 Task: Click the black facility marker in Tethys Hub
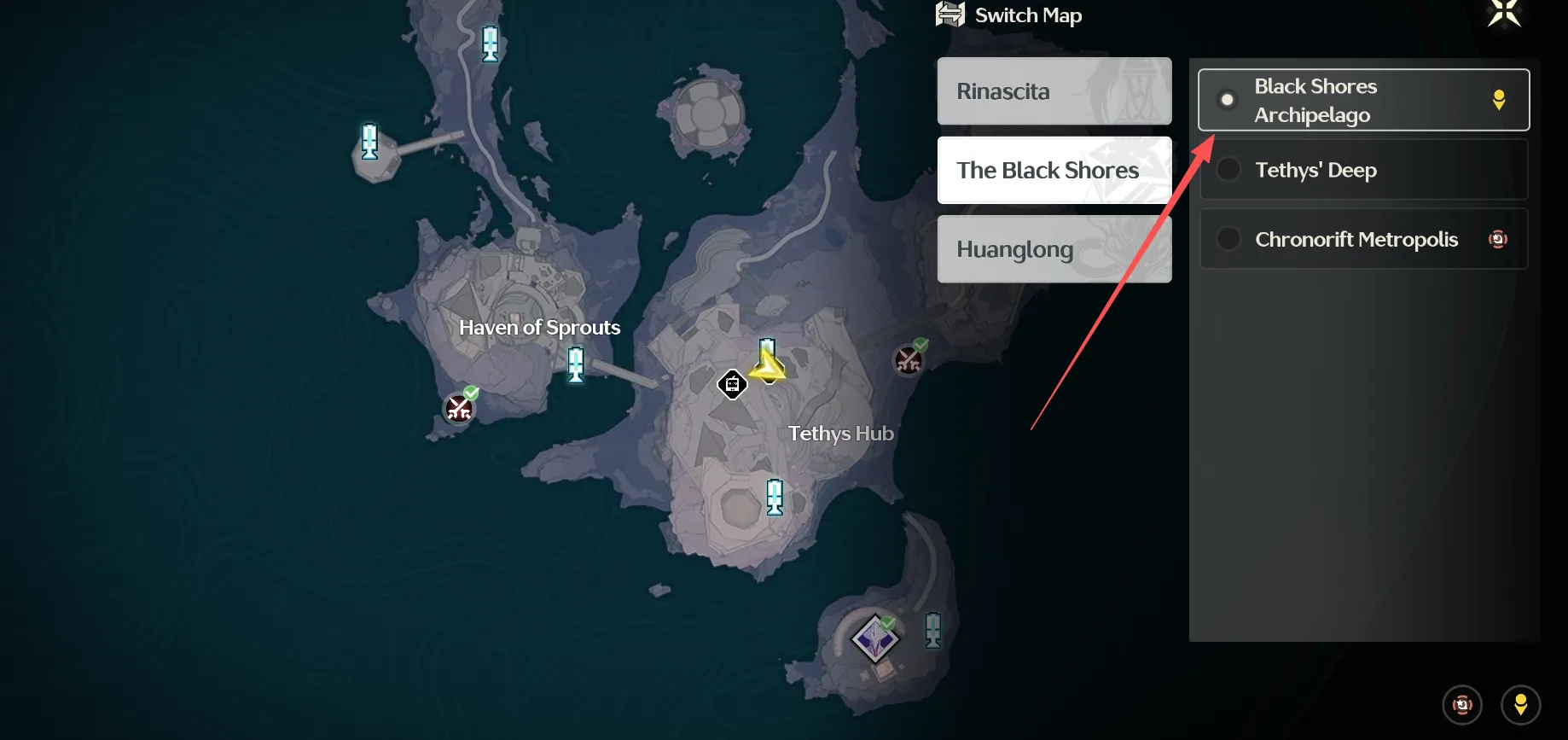pyautogui.click(x=732, y=384)
